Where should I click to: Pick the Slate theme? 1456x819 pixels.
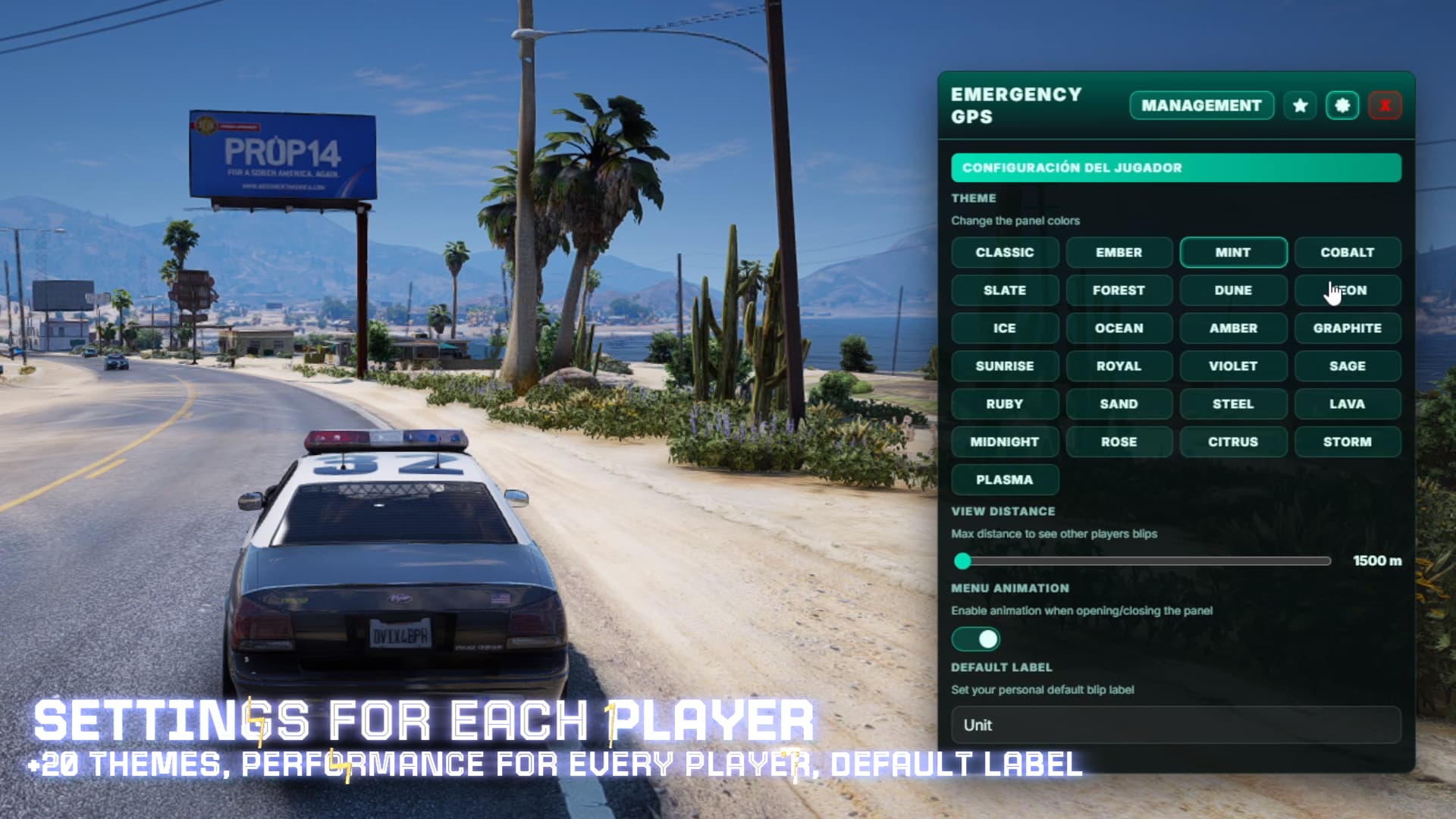click(x=1004, y=290)
